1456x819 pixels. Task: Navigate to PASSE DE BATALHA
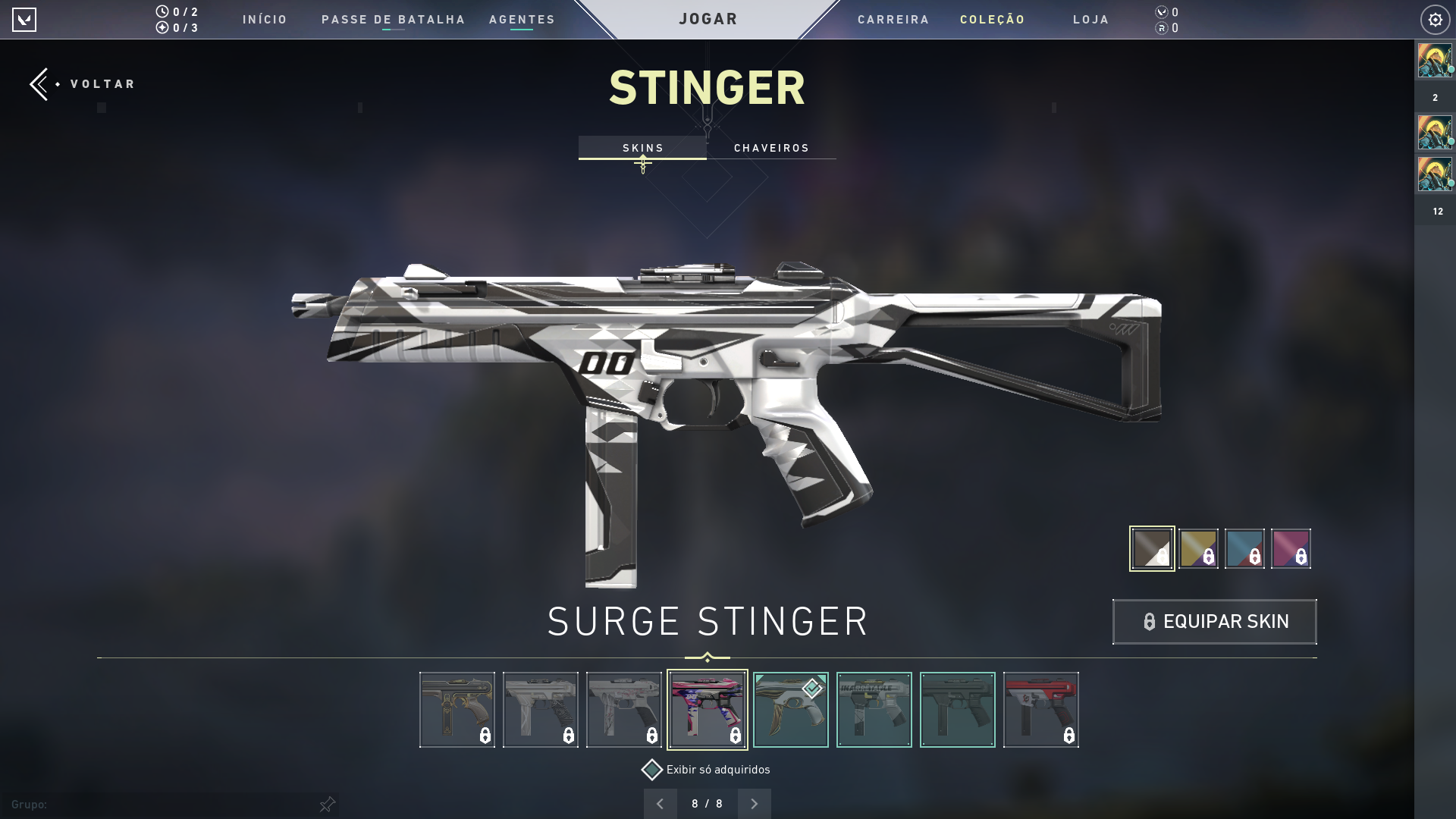(x=394, y=20)
